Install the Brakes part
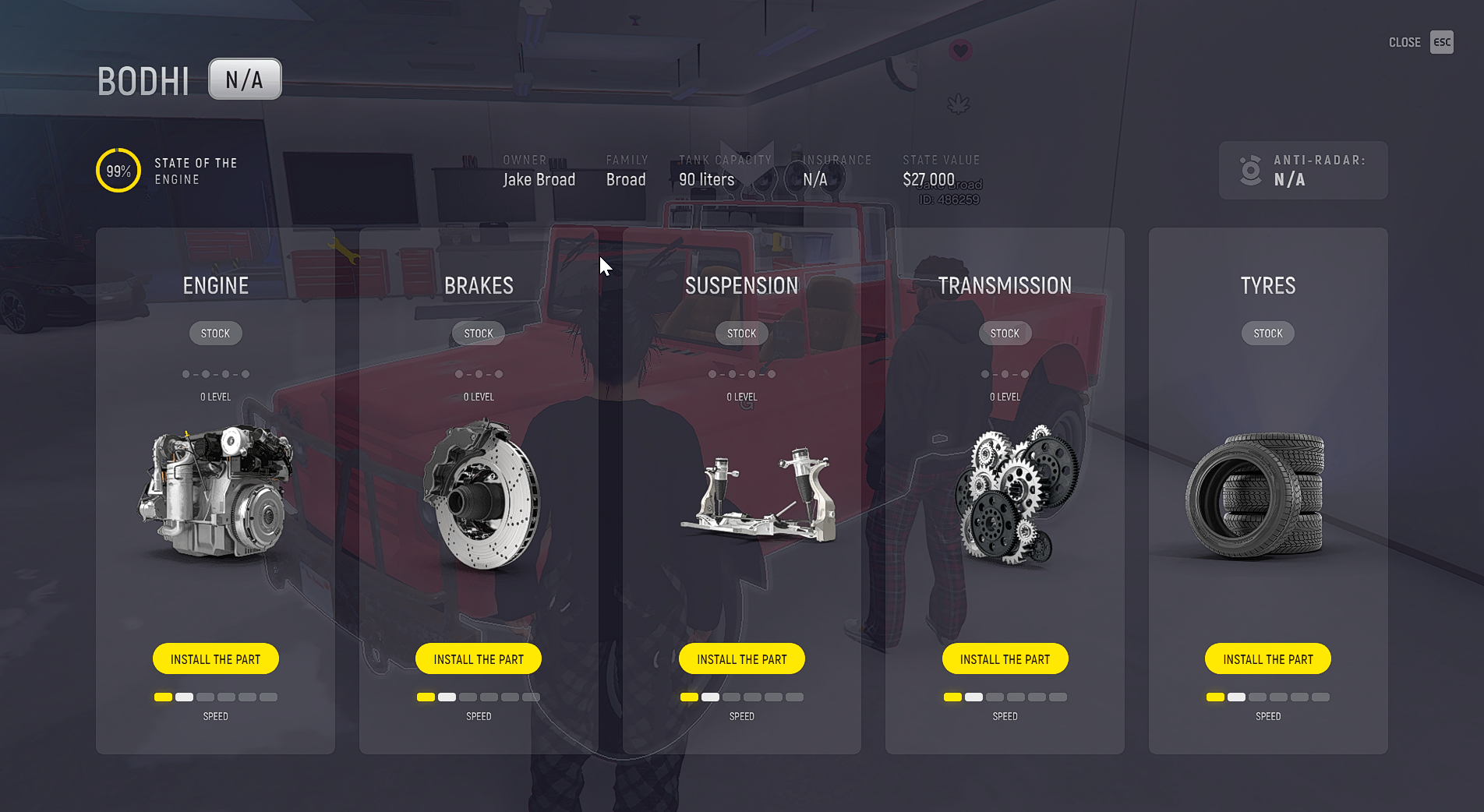The width and height of the screenshot is (1484, 812). click(x=478, y=658)
